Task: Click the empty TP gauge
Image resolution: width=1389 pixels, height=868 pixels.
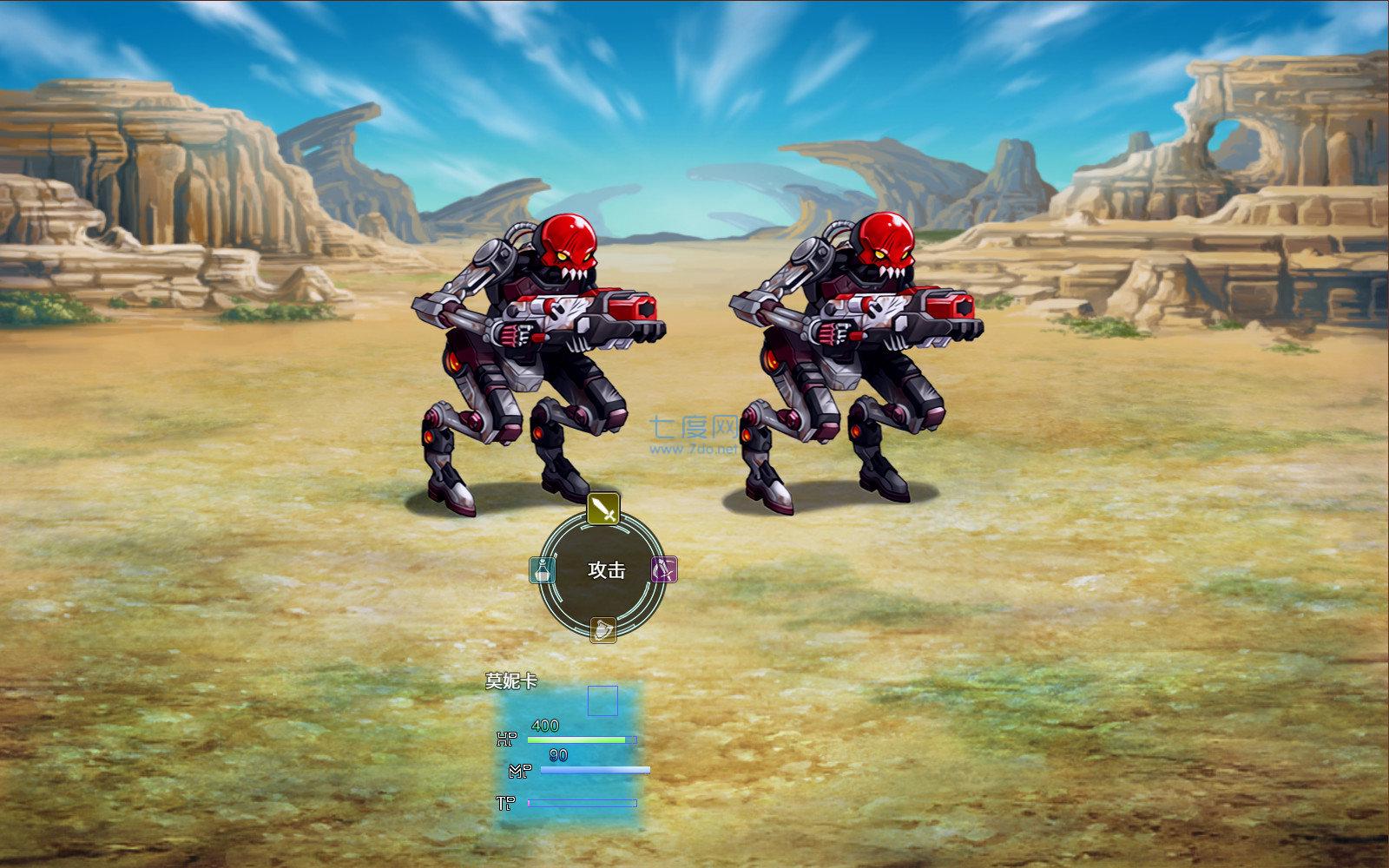Action: click(582, 805)
